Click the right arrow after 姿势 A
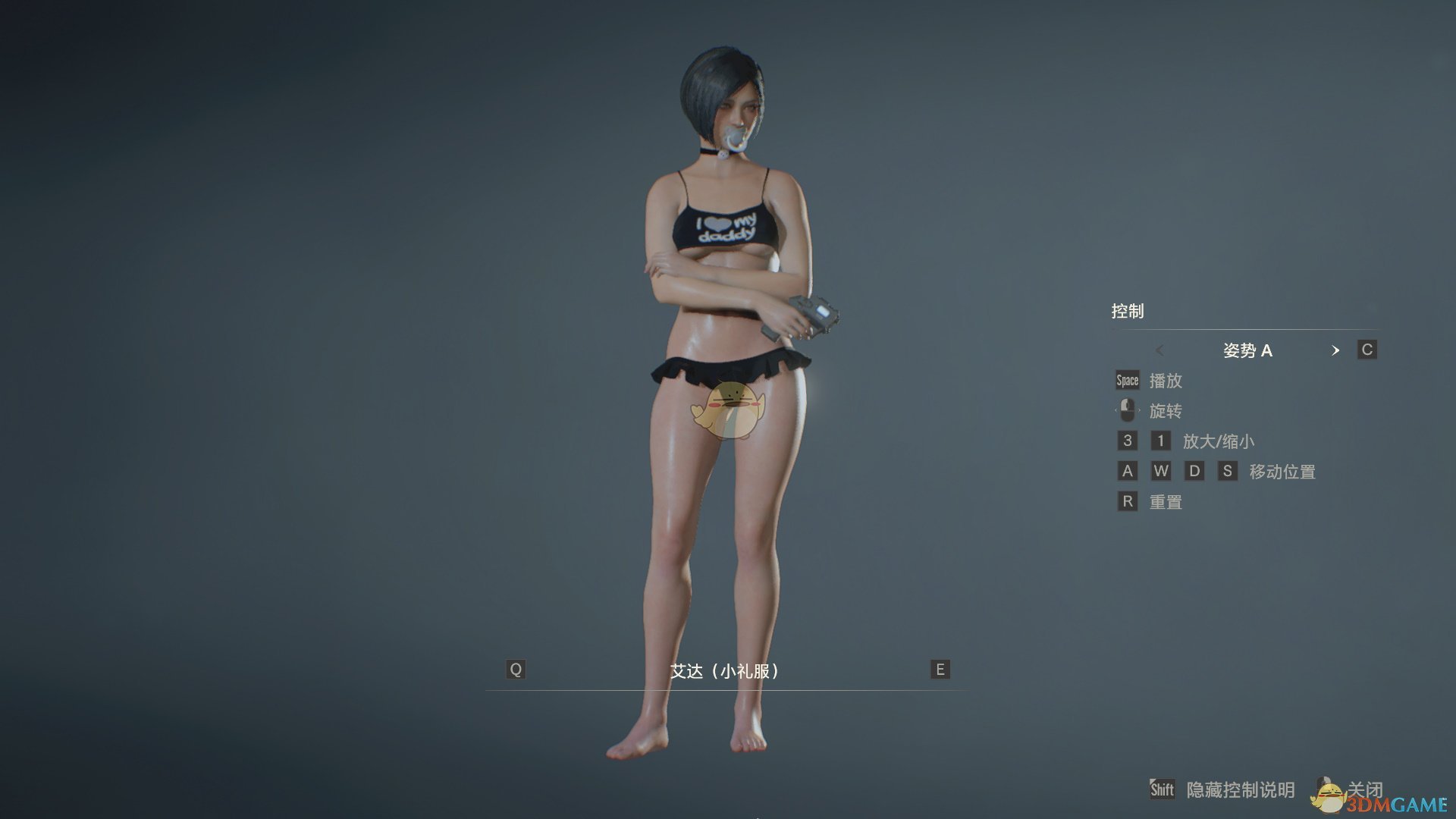 1337,350
